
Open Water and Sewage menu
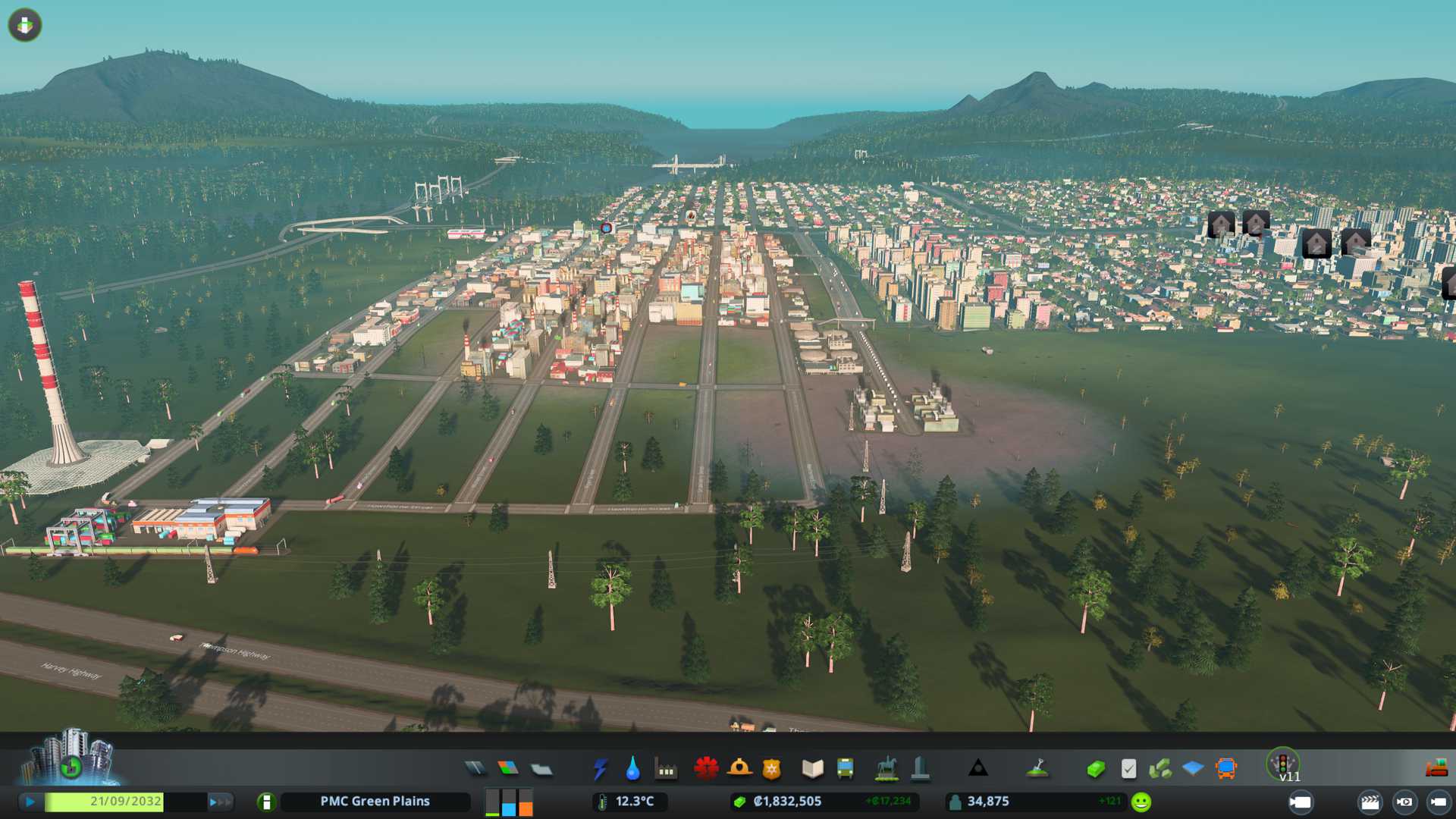pos(632,769)
